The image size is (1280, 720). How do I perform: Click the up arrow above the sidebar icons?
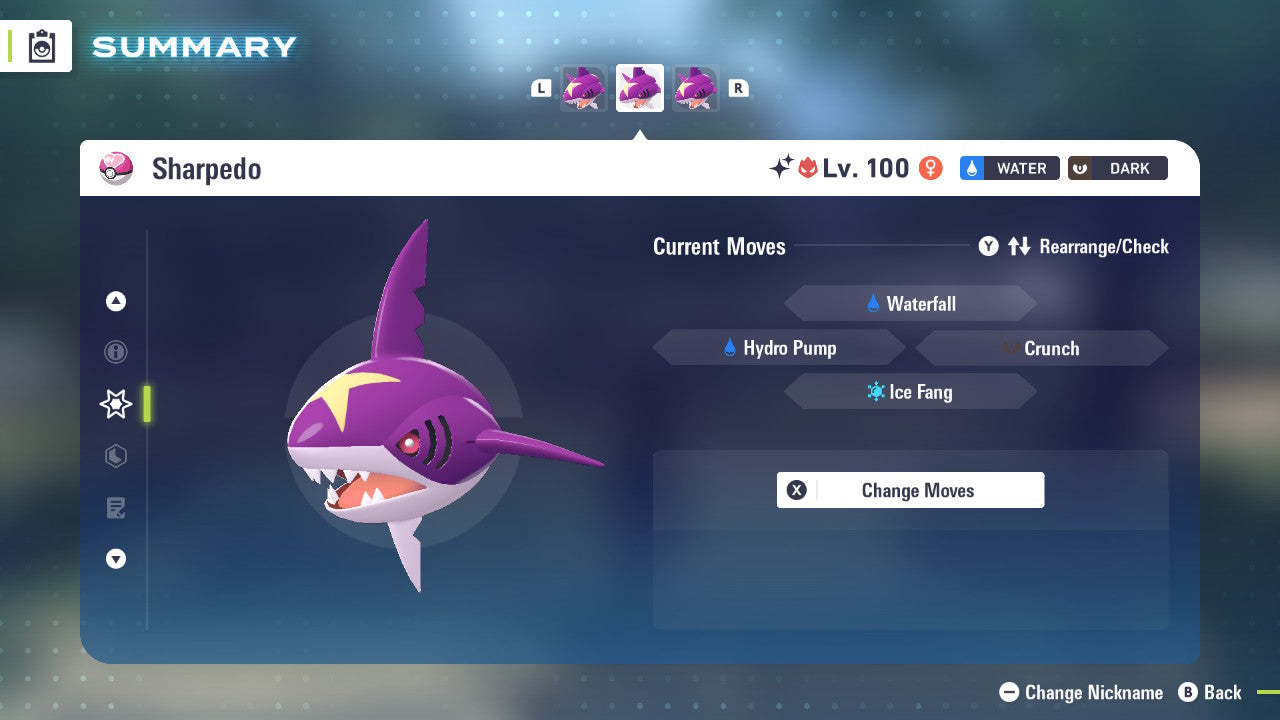(115, 300)
